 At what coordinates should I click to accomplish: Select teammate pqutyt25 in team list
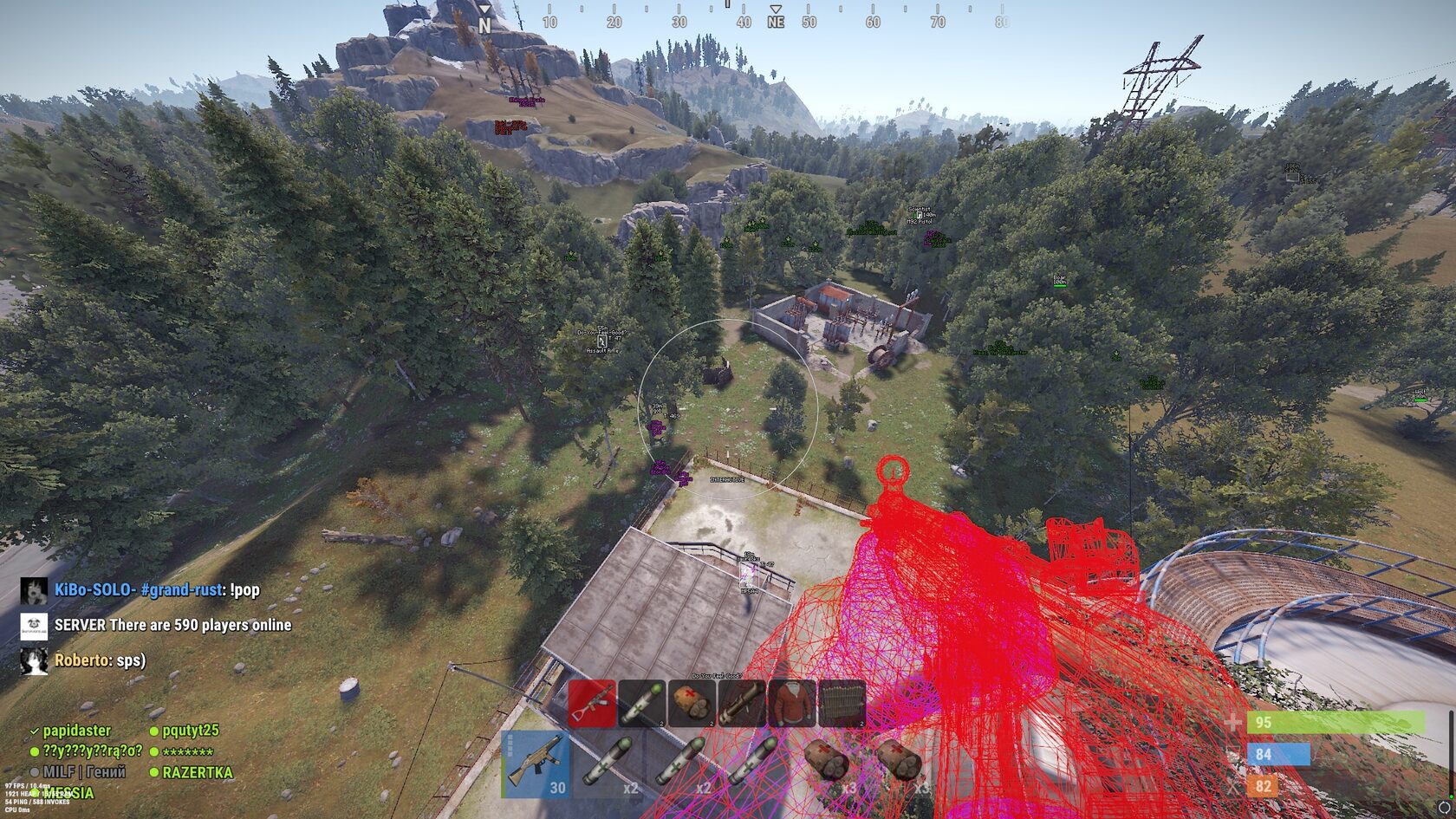[190, 731]
